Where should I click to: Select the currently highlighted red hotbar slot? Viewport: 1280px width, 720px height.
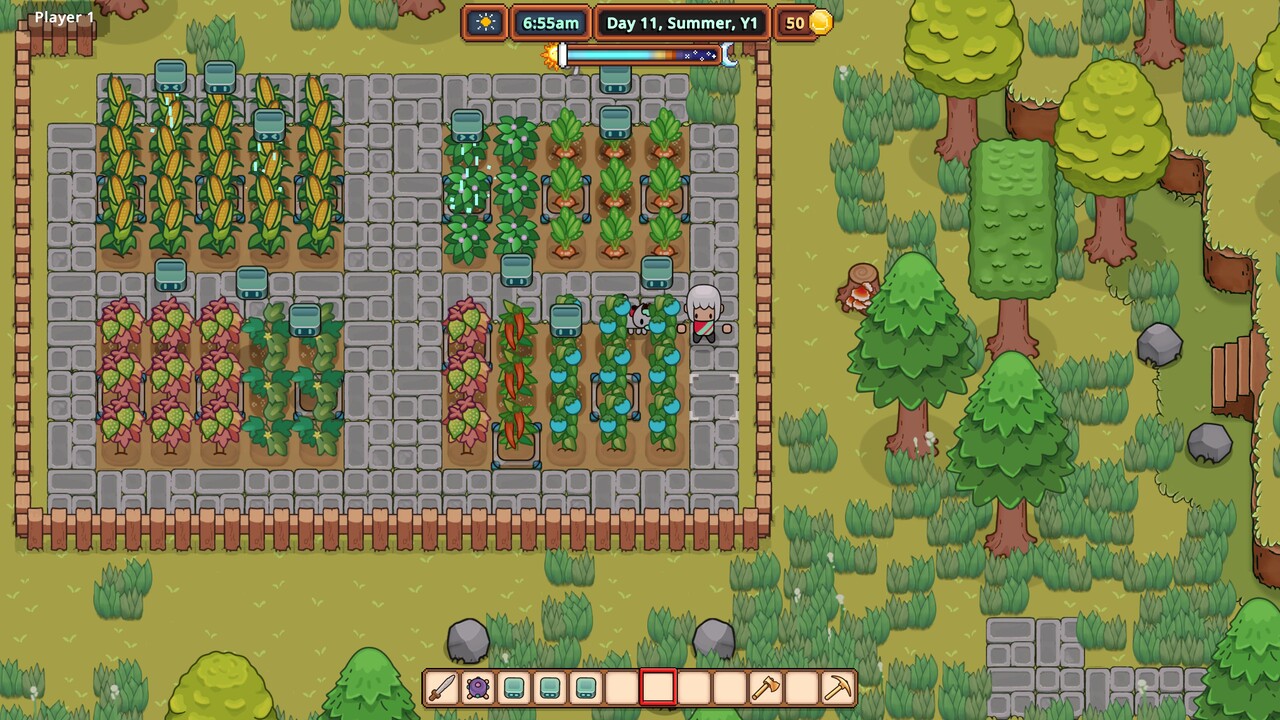[x=657, y=687]
